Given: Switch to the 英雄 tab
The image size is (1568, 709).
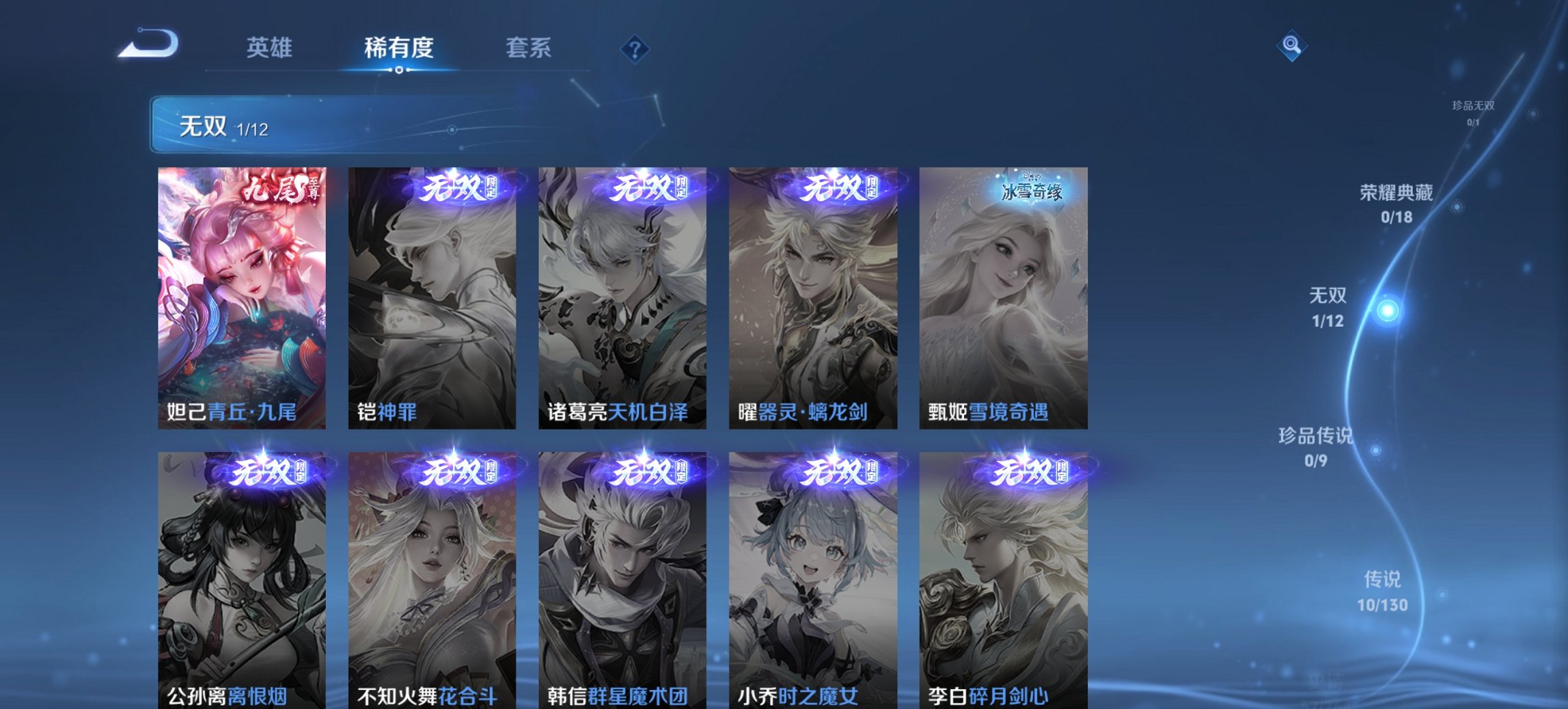Looking at the screenshot, I should coord(271,48).
